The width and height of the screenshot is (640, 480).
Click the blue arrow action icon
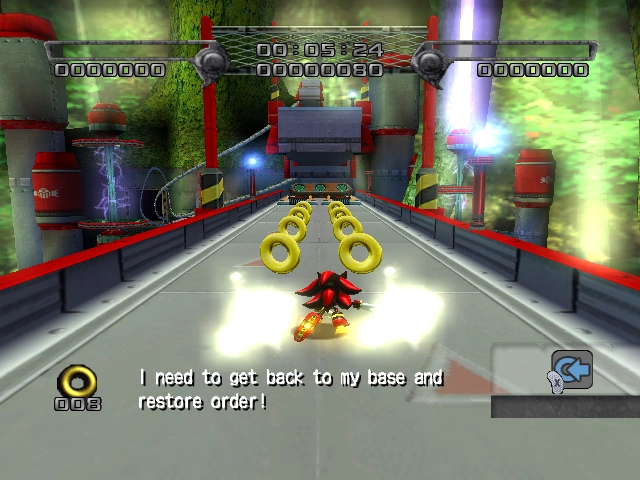coord(573,370)
